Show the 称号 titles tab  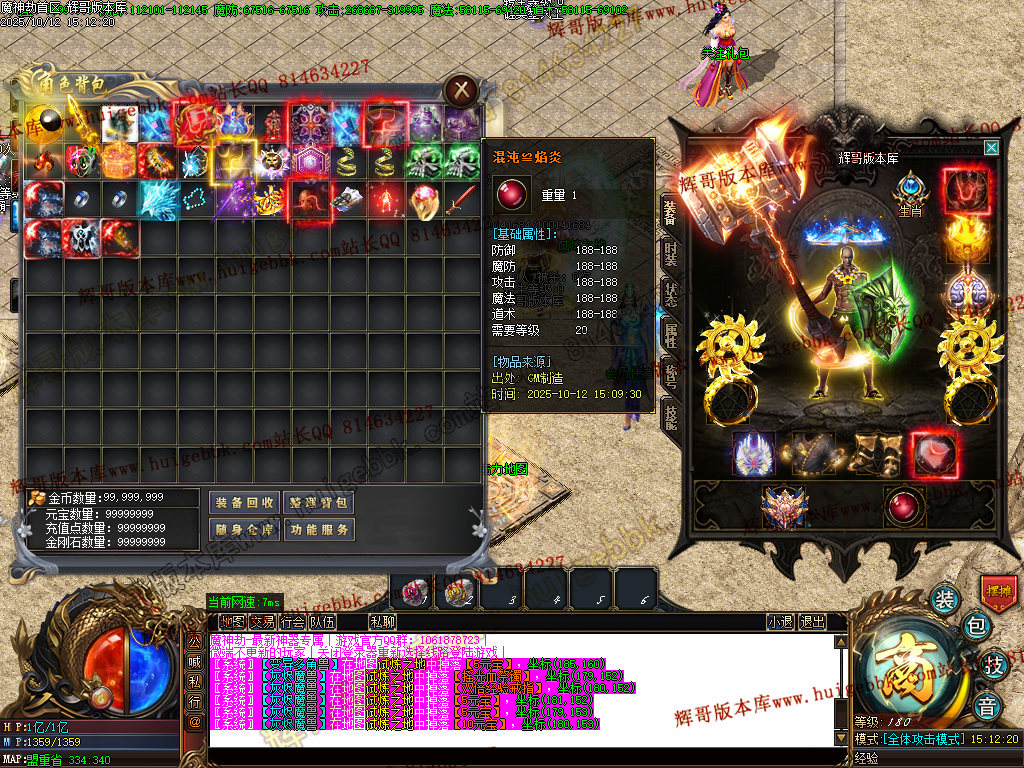pyautogui.click(x=669, y=374)
